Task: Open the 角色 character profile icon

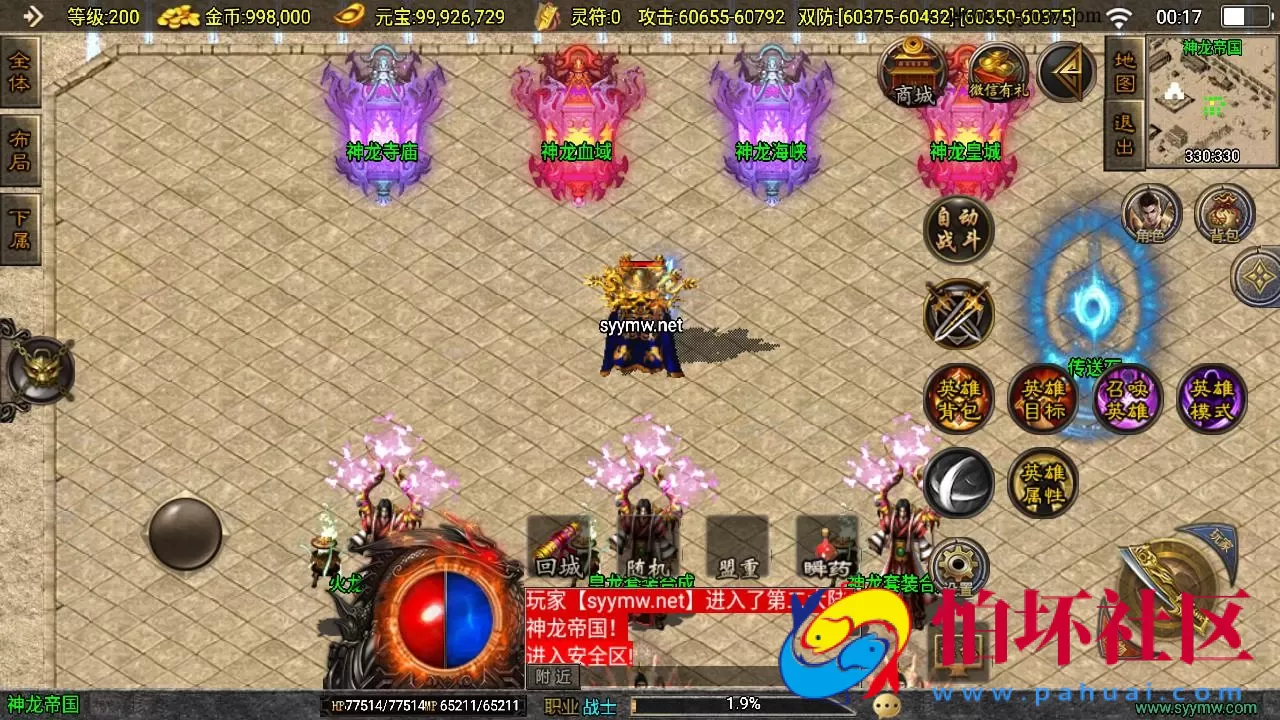Action: [1152, 214]
